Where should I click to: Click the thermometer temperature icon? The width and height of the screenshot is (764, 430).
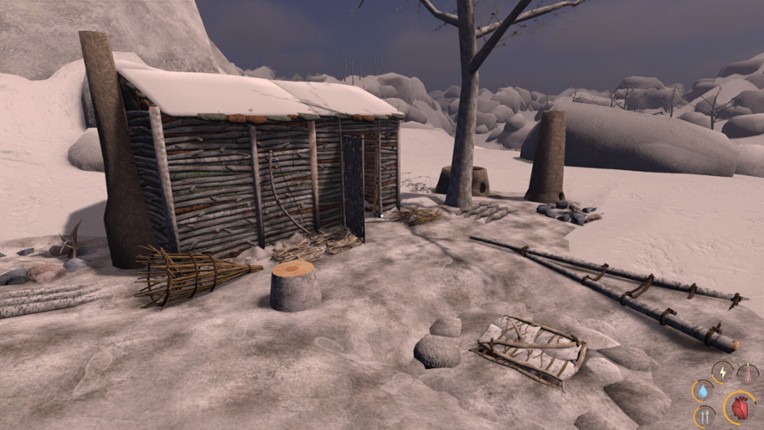[747, 372]
